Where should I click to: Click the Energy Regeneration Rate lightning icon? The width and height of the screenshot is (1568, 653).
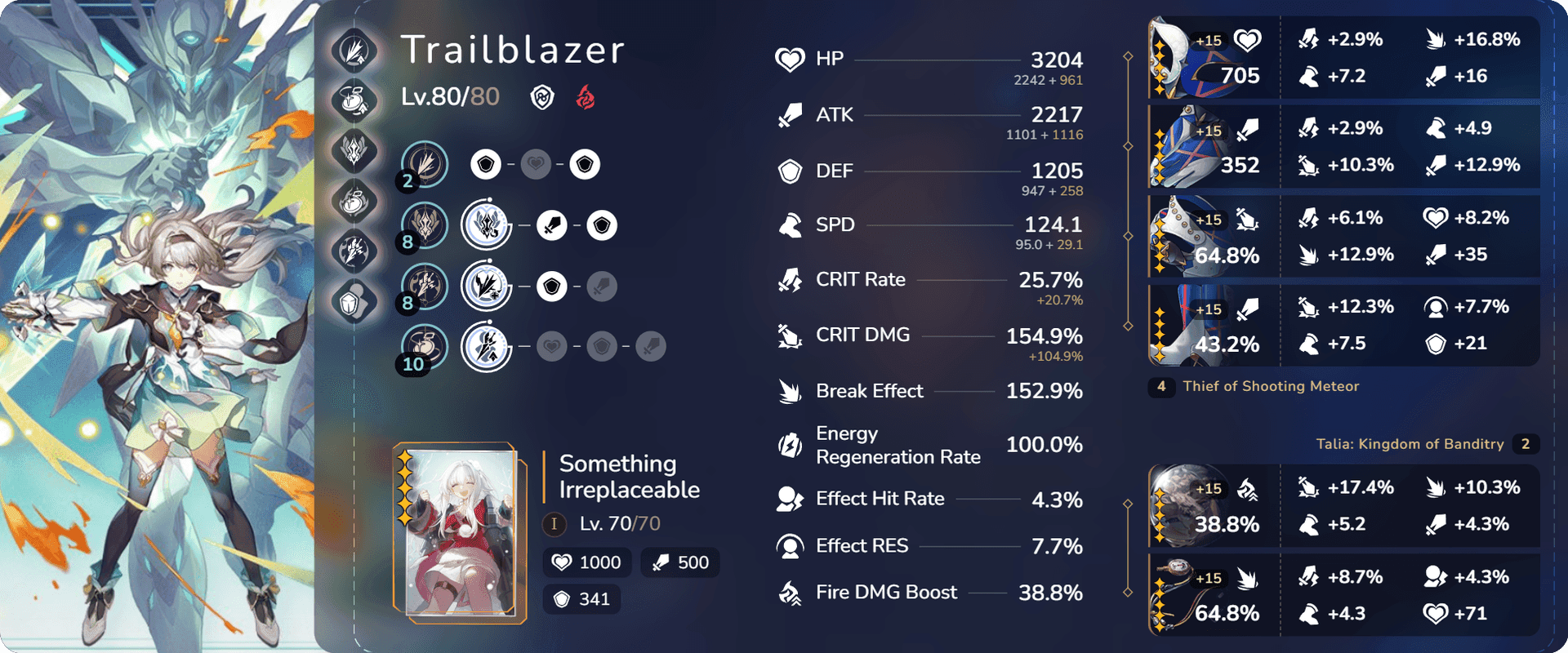[x=788, y=444]
